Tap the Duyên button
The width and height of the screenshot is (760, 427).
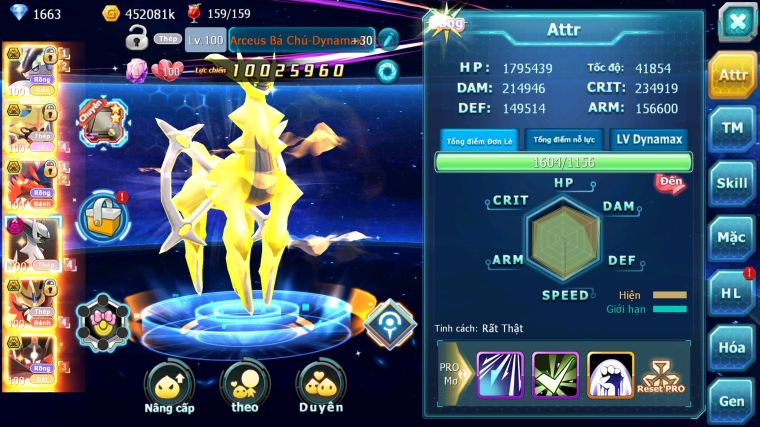[320, 389]
